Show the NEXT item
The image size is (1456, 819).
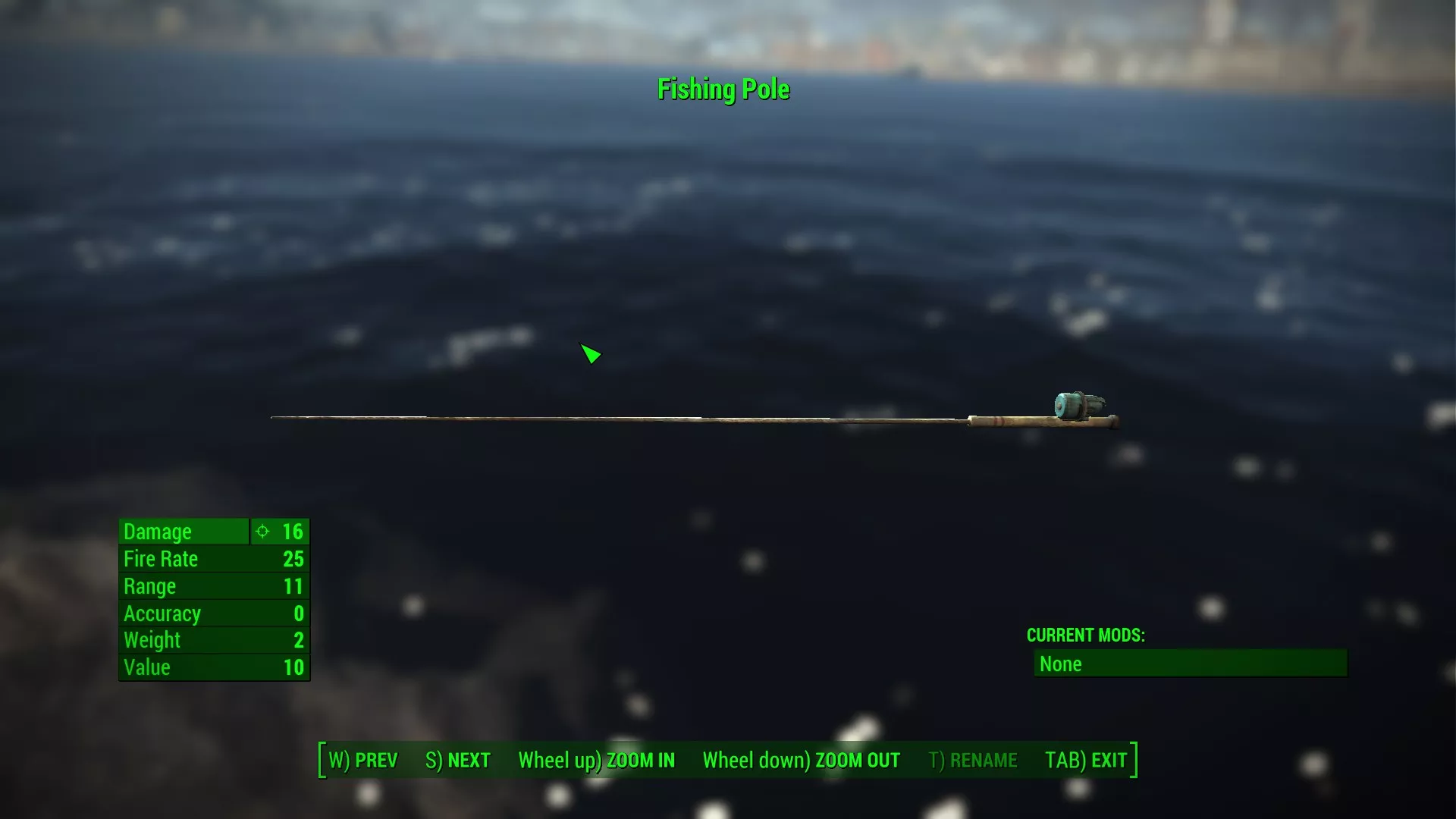point(458,760)
